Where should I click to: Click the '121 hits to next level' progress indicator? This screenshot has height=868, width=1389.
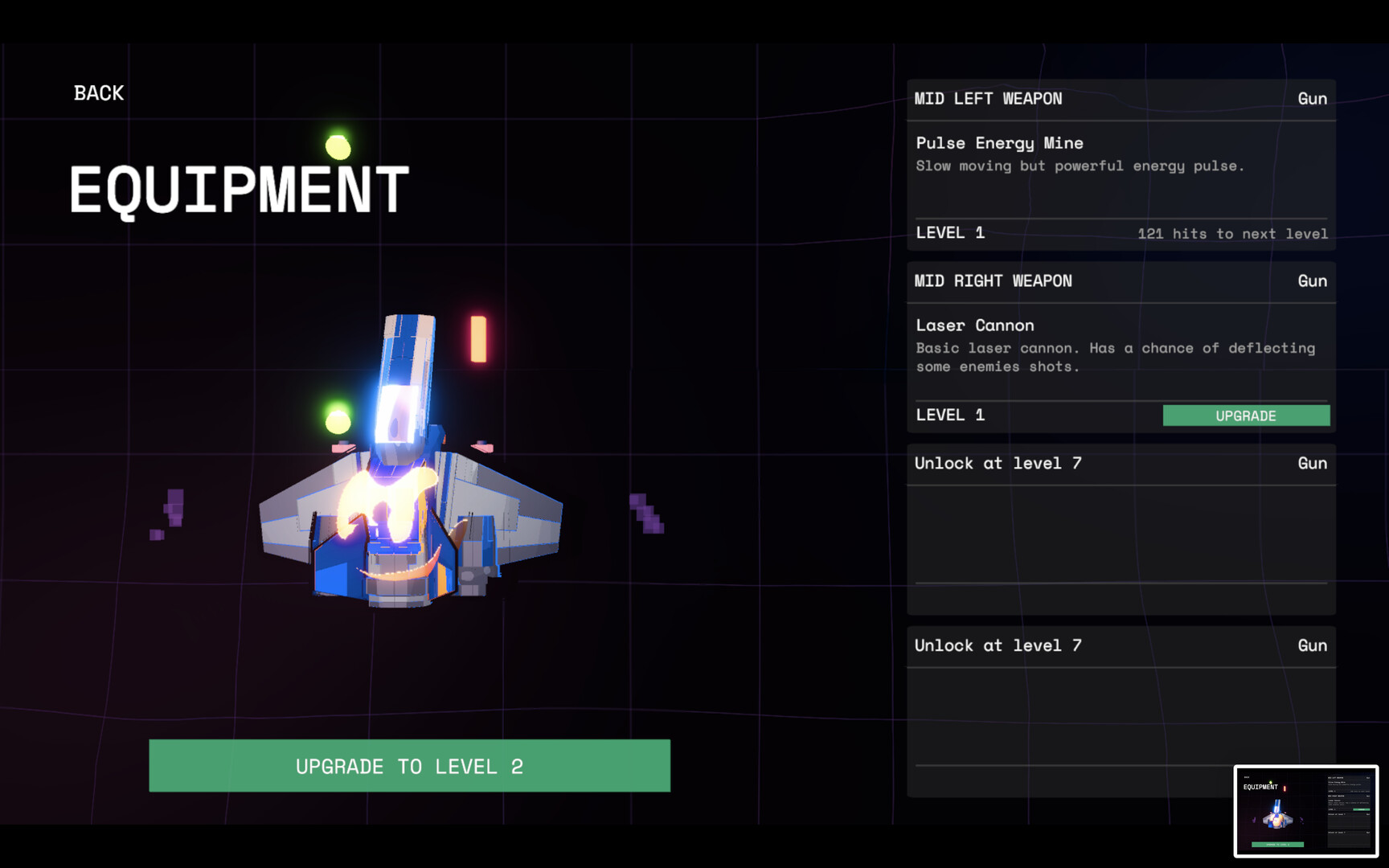[1231, 234]
